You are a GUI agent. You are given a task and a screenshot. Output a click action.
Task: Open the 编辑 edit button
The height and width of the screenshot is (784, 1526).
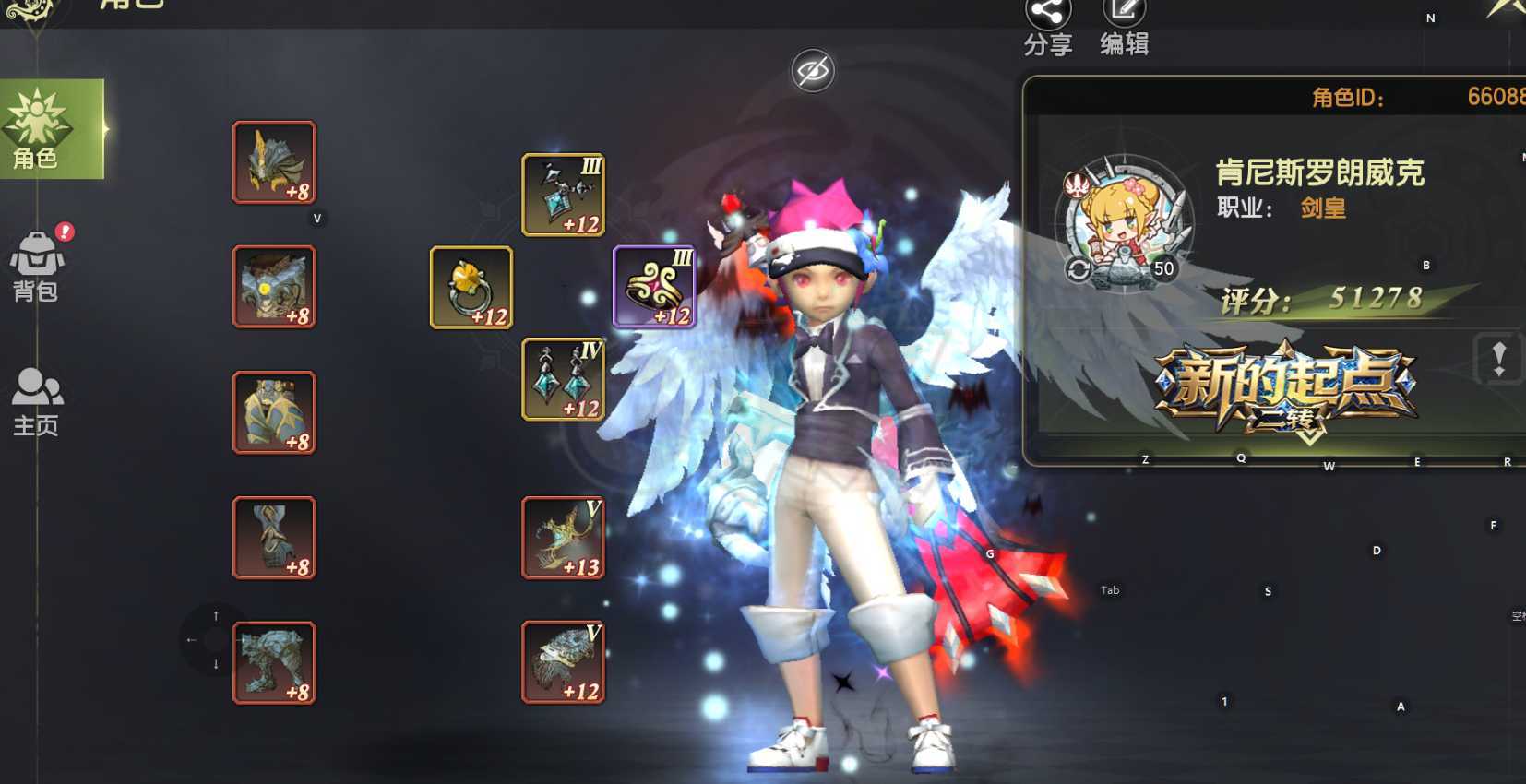click(x=1124, y=26)
